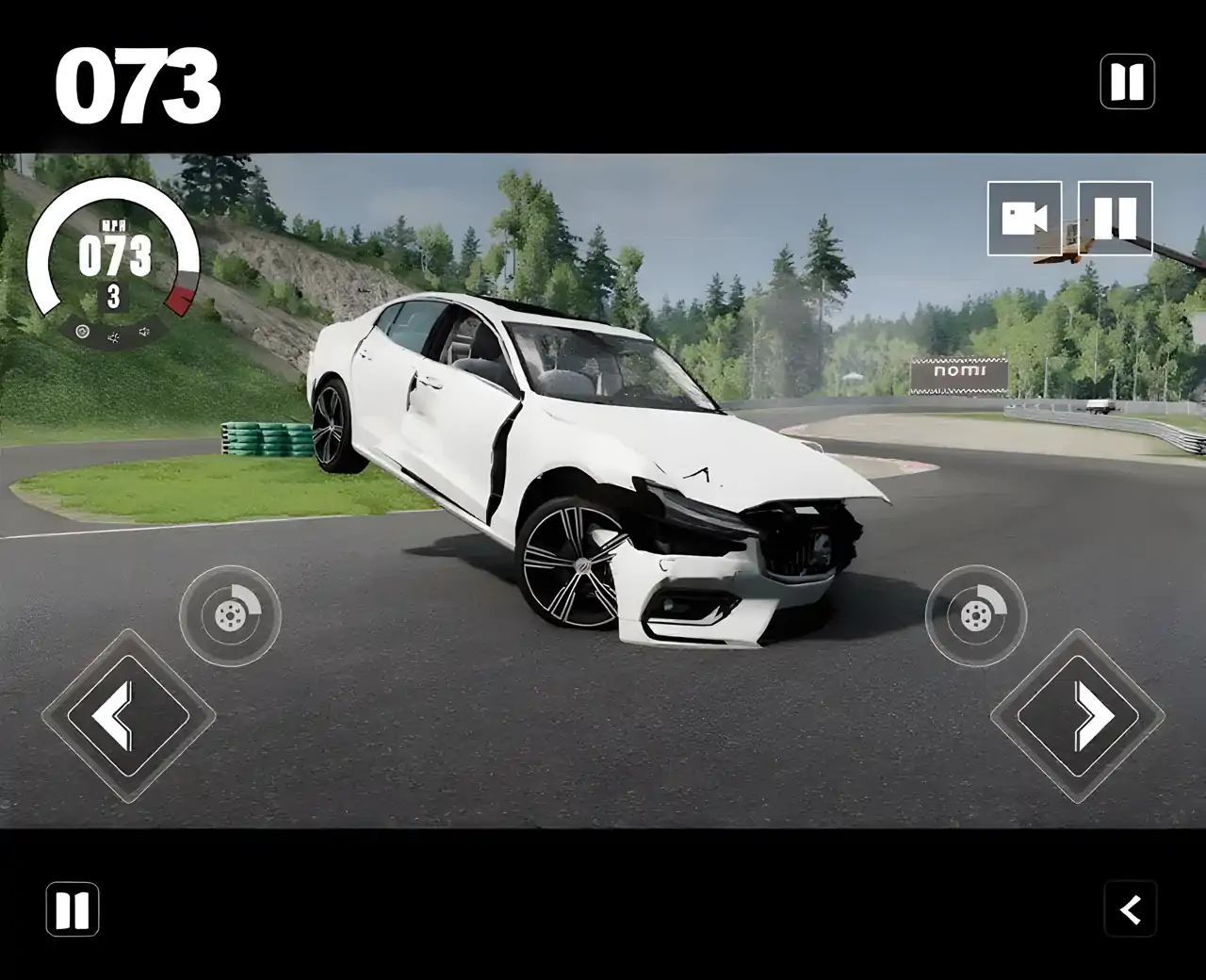Go back with the left chevron button
1206x980 pixels.
pos(1130,909)
